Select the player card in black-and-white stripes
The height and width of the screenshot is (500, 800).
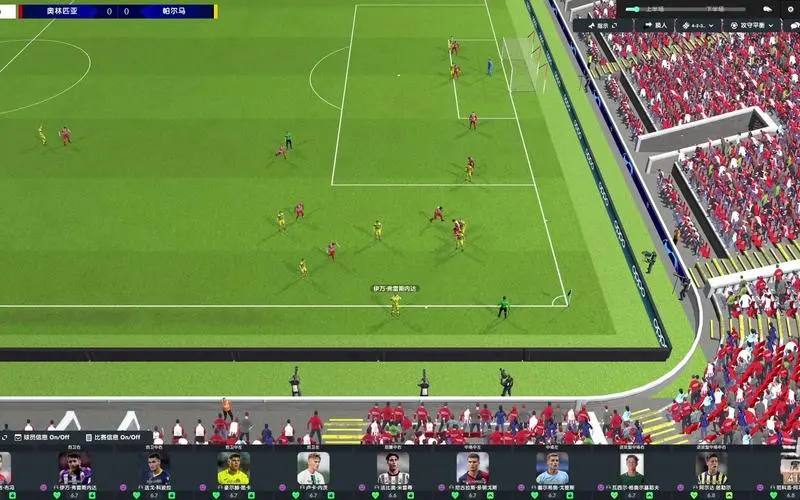[393, 469]
